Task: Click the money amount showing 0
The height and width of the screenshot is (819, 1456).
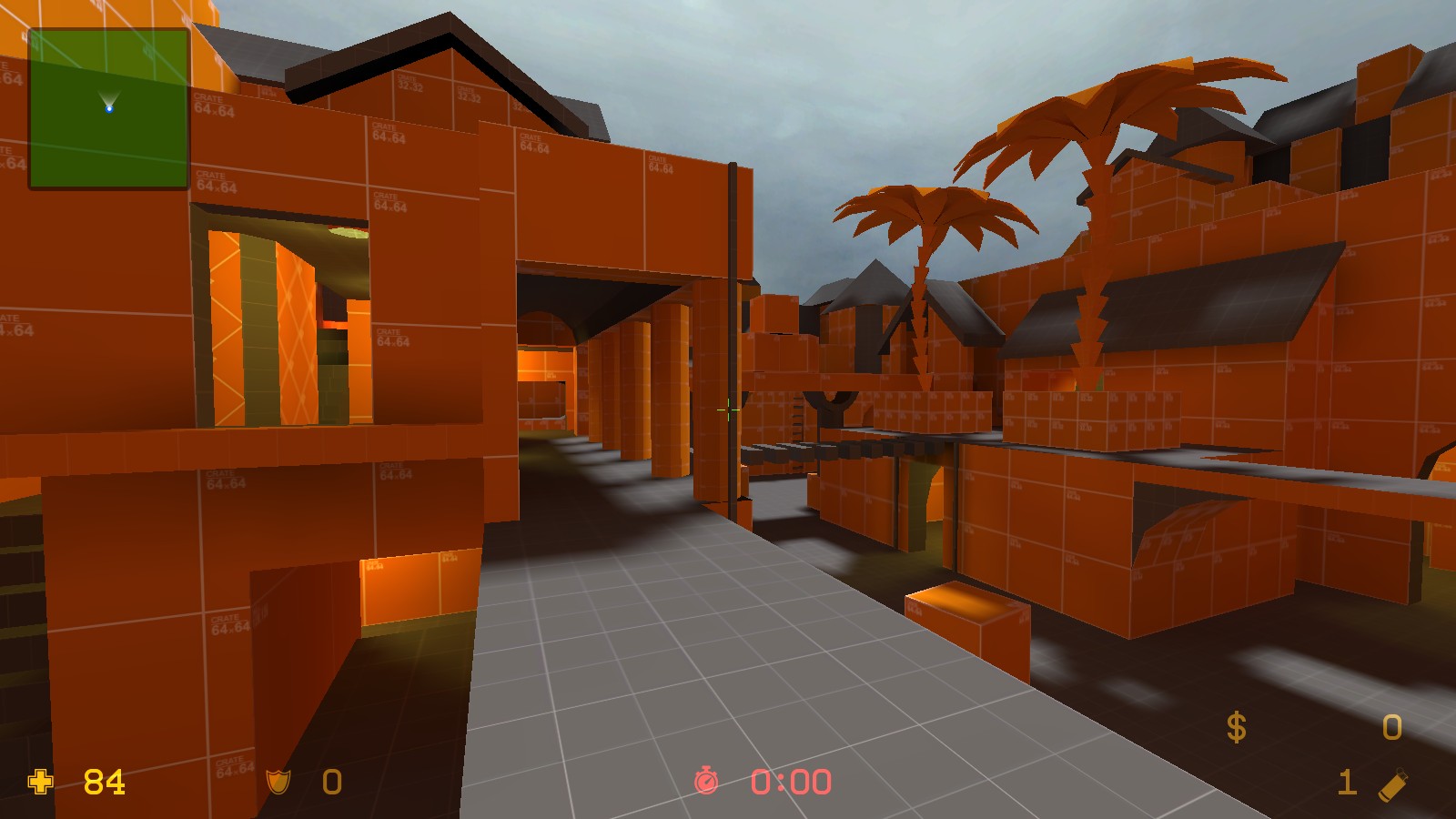Action: coord(1390,727)
